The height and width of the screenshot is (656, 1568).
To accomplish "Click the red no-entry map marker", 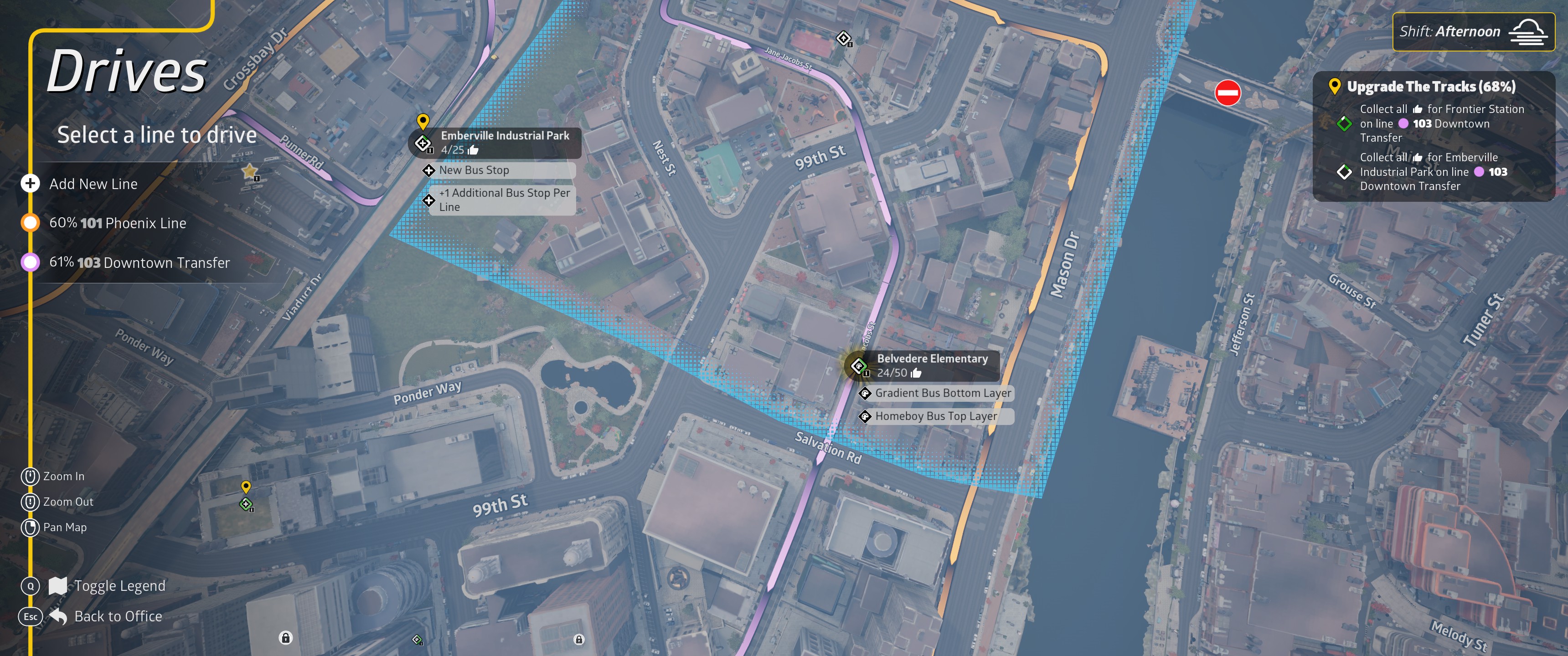I will click(x=1227, y=93).
